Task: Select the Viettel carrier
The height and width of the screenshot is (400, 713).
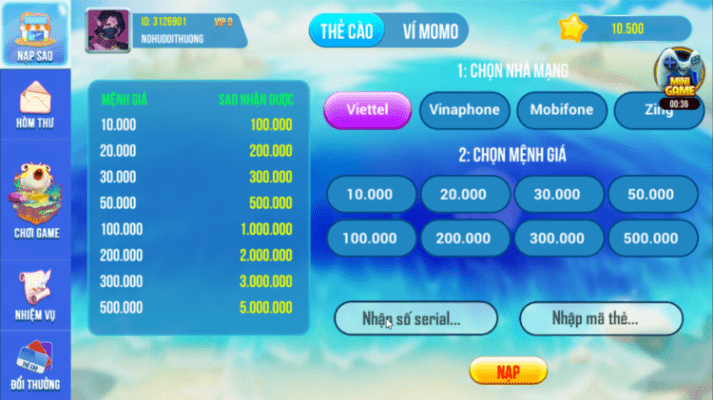Action: click(x=367, y=110)
